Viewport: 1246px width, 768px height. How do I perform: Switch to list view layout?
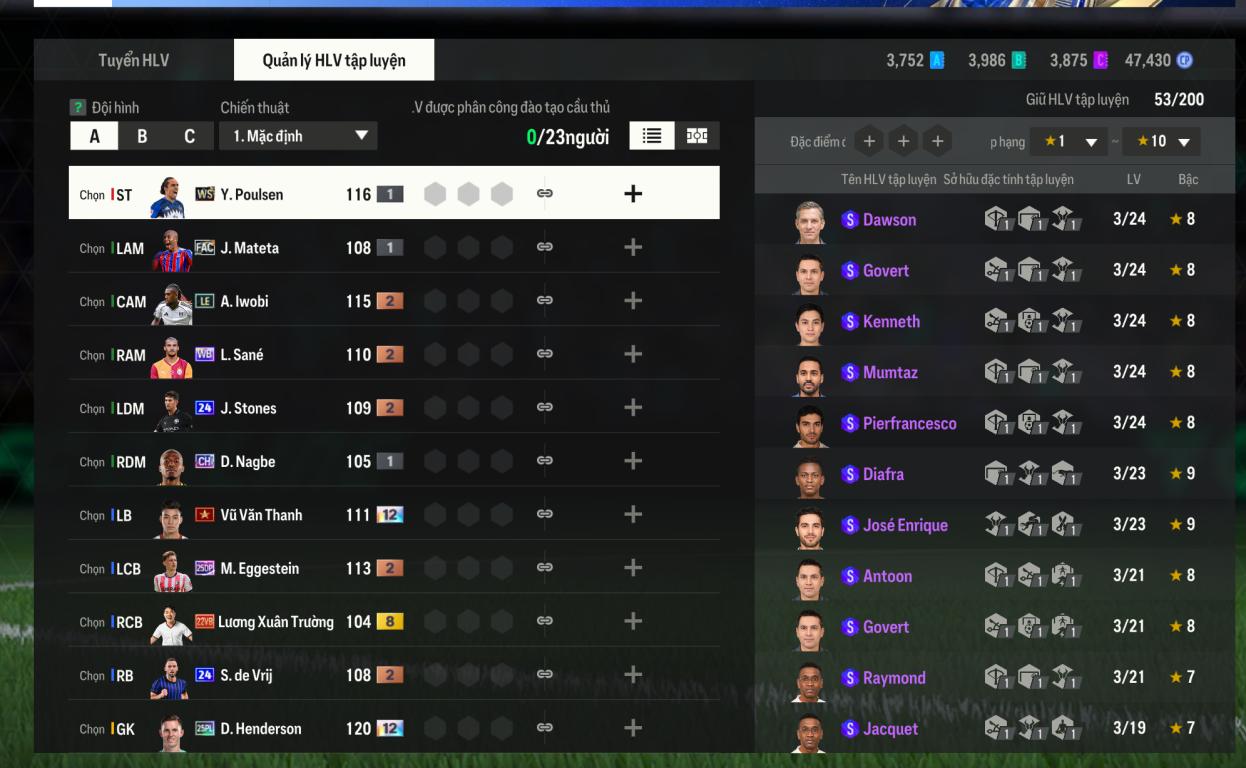[x=652, y=136]
